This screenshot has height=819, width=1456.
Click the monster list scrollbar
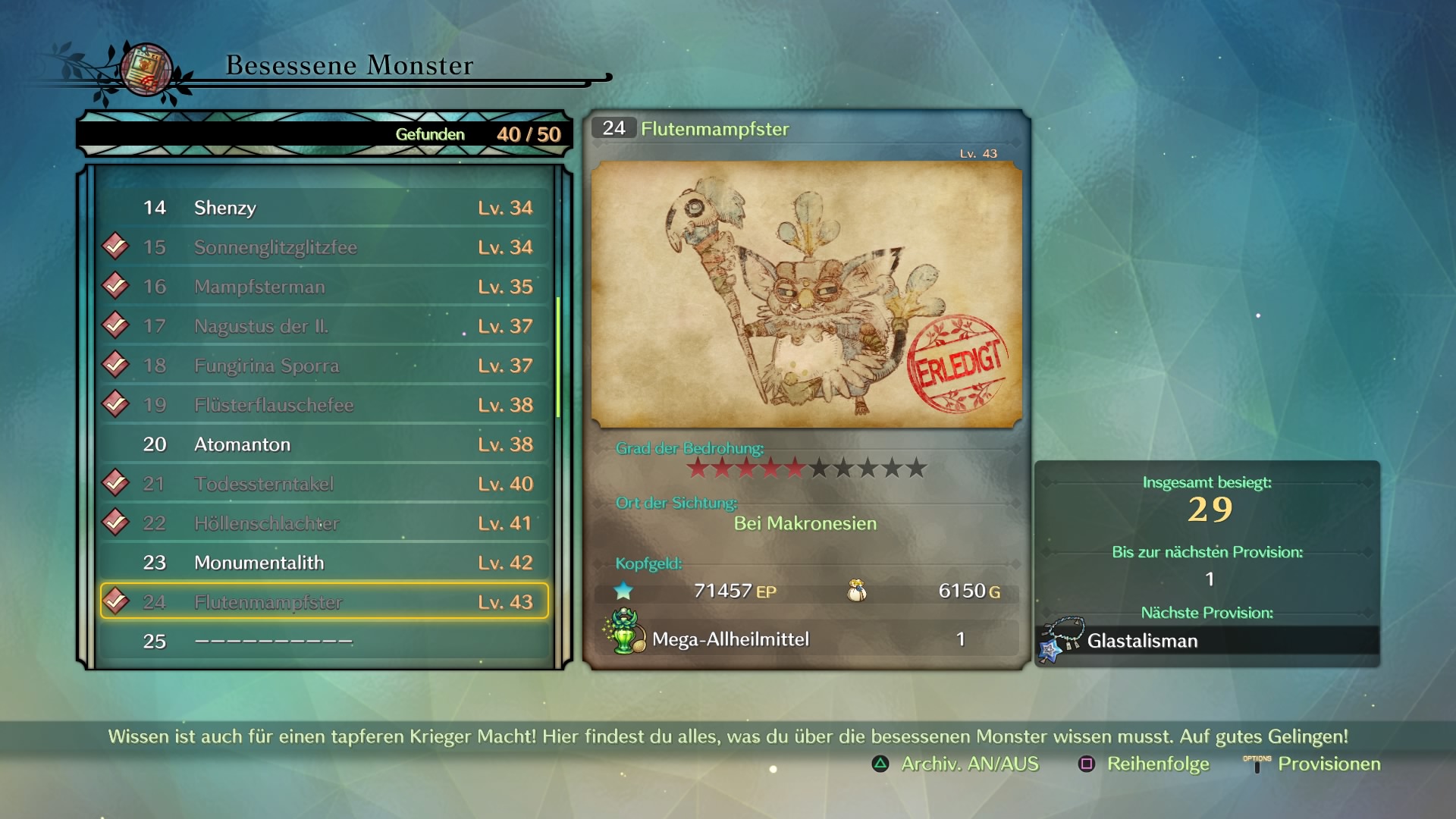pos(559,356)
